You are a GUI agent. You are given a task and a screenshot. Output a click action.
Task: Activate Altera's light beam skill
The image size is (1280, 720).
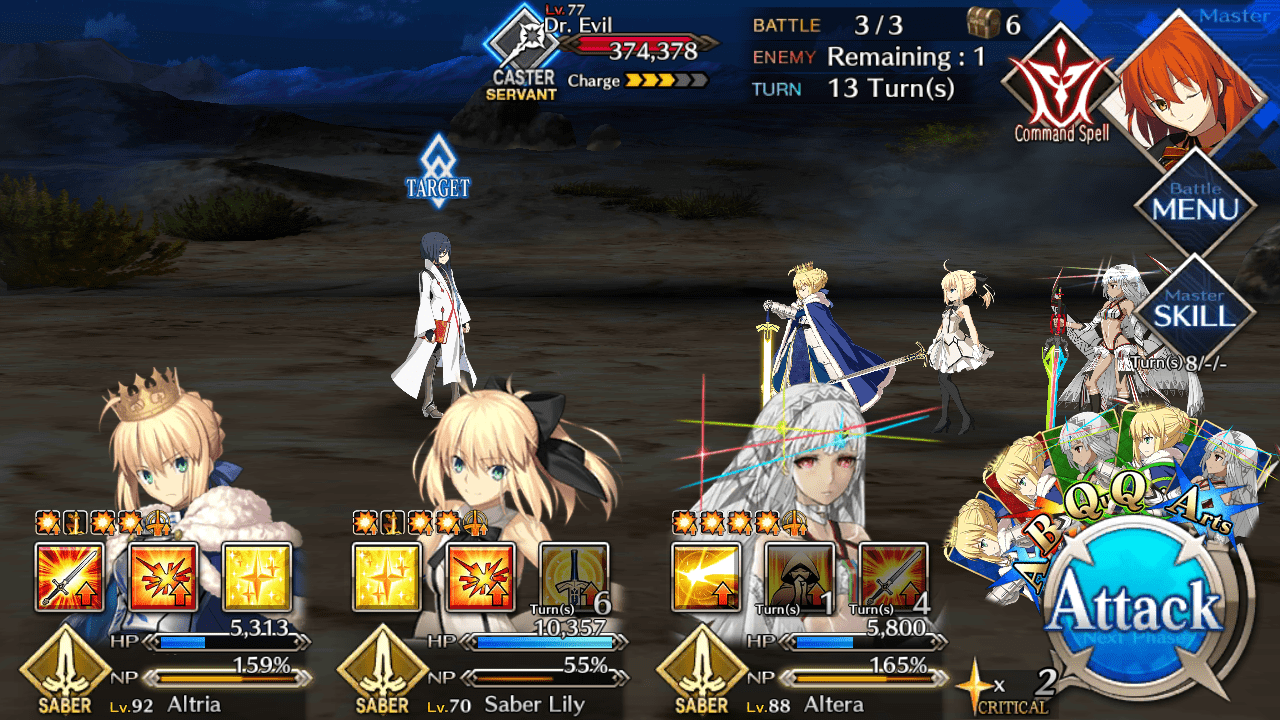706,577
